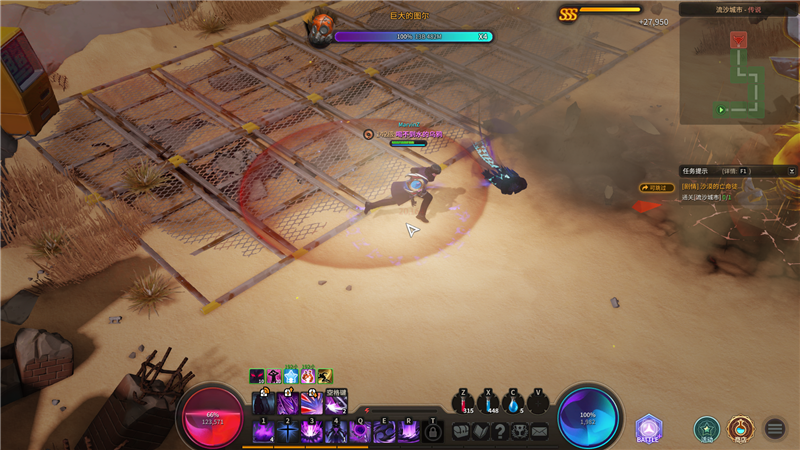Open the hamburger main menu
Viewport: 800px width, 450px height.
coord(775,429)
